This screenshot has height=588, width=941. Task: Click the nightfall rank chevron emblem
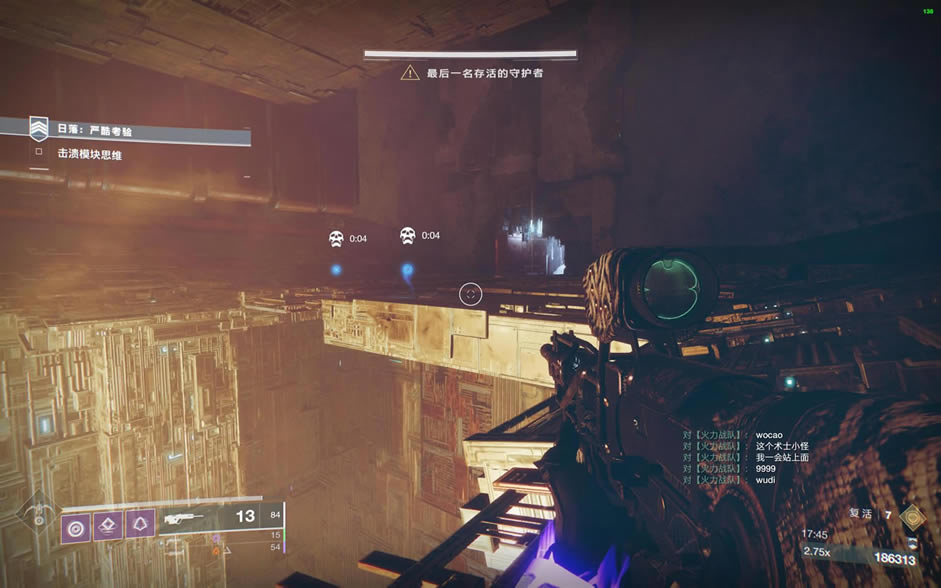[38, 129]
